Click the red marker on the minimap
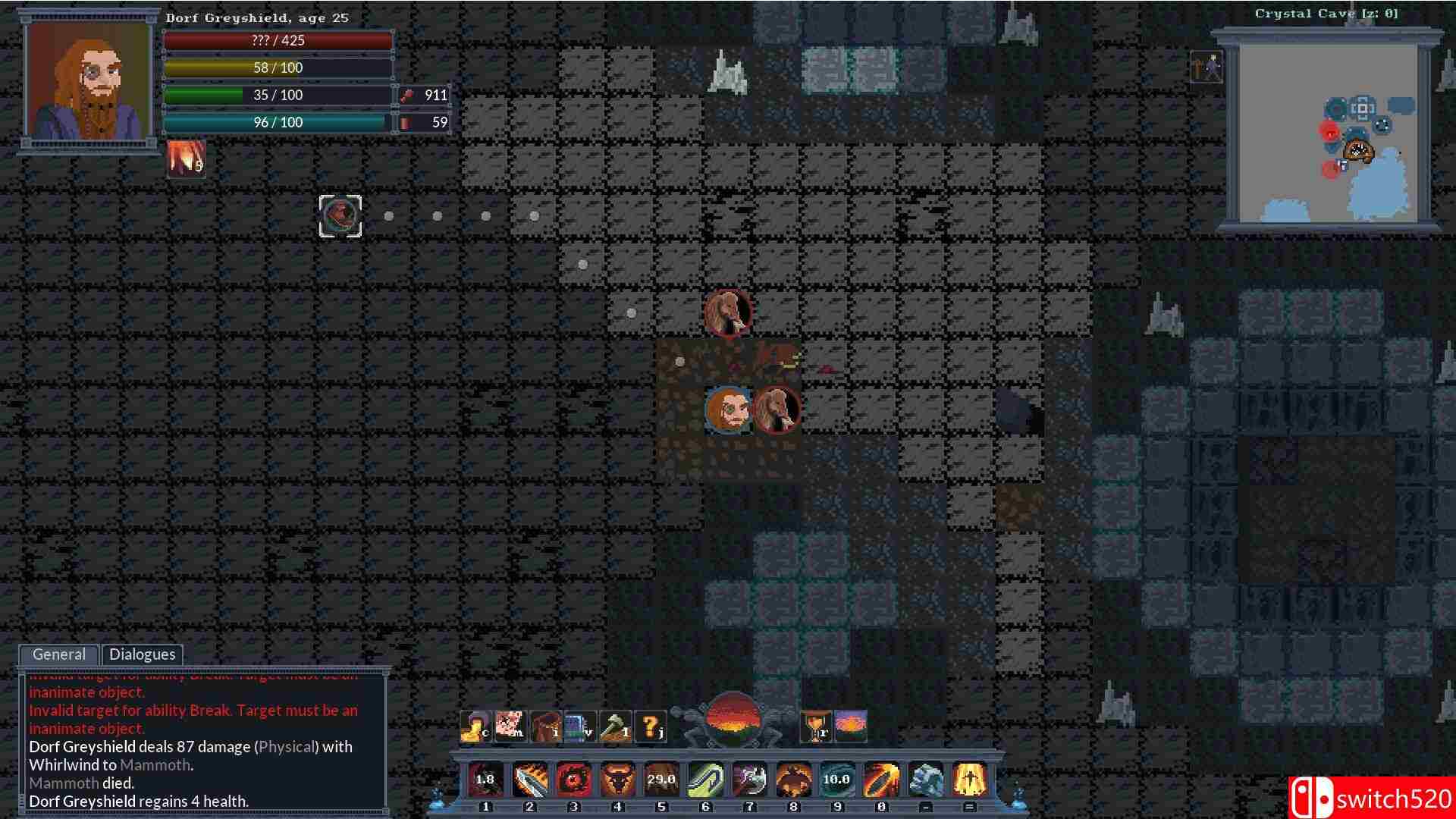This screenshot has height=819, width=1456. [x=1329, y=132]
